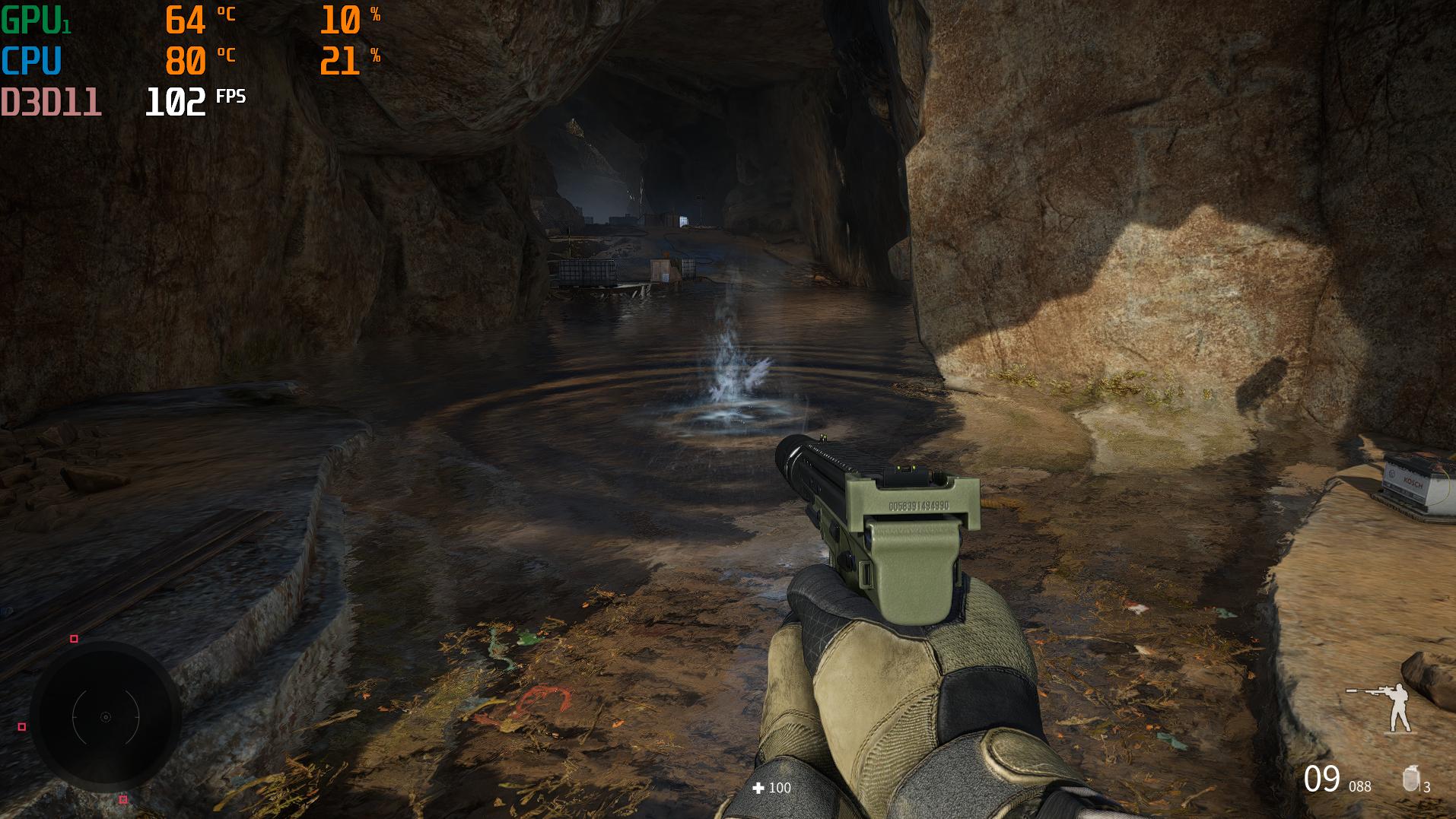The height and width of the screenshot is (819, 1456).
Task: Select the grenade icon
Action: click(1411, 779)
